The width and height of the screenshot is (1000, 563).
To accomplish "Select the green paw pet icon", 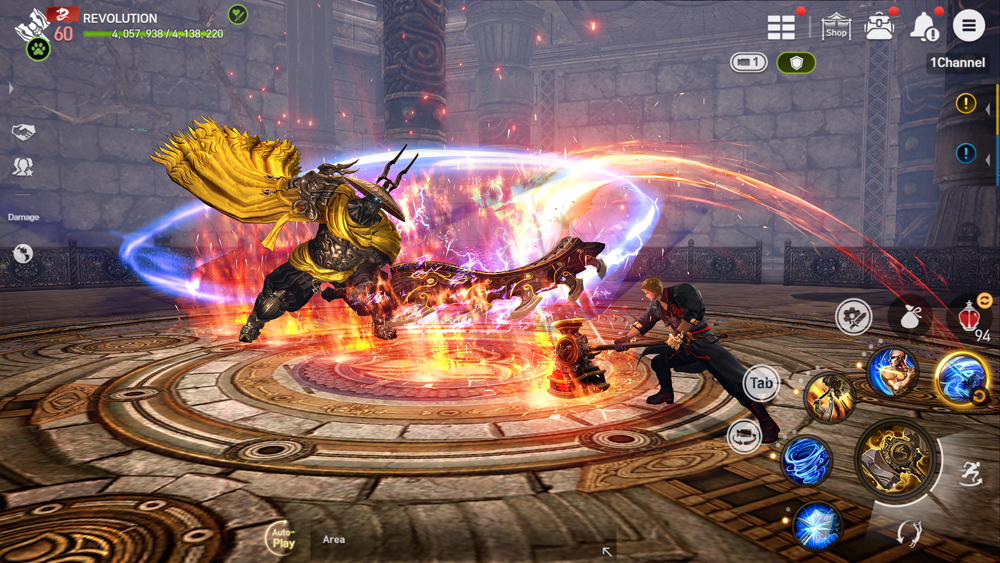I will [x=38, y=48].
